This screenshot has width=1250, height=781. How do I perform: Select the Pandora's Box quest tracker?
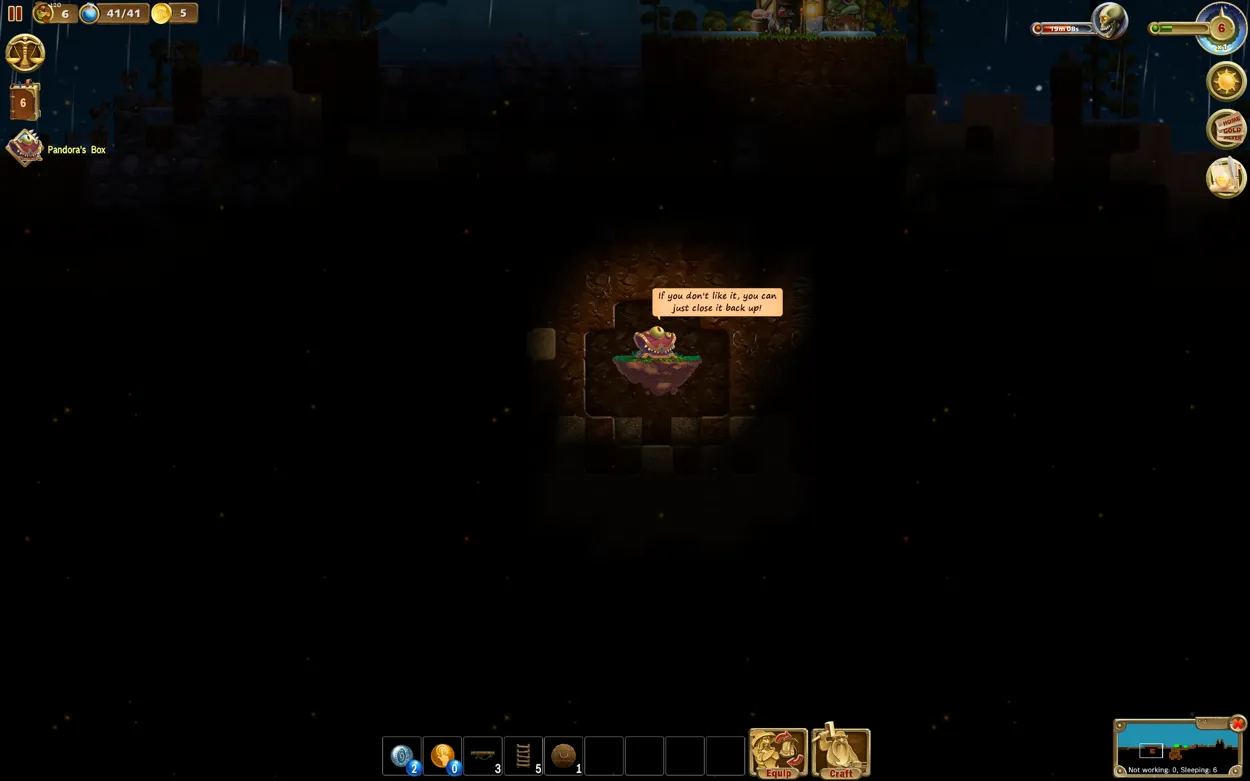coord(26,149)
